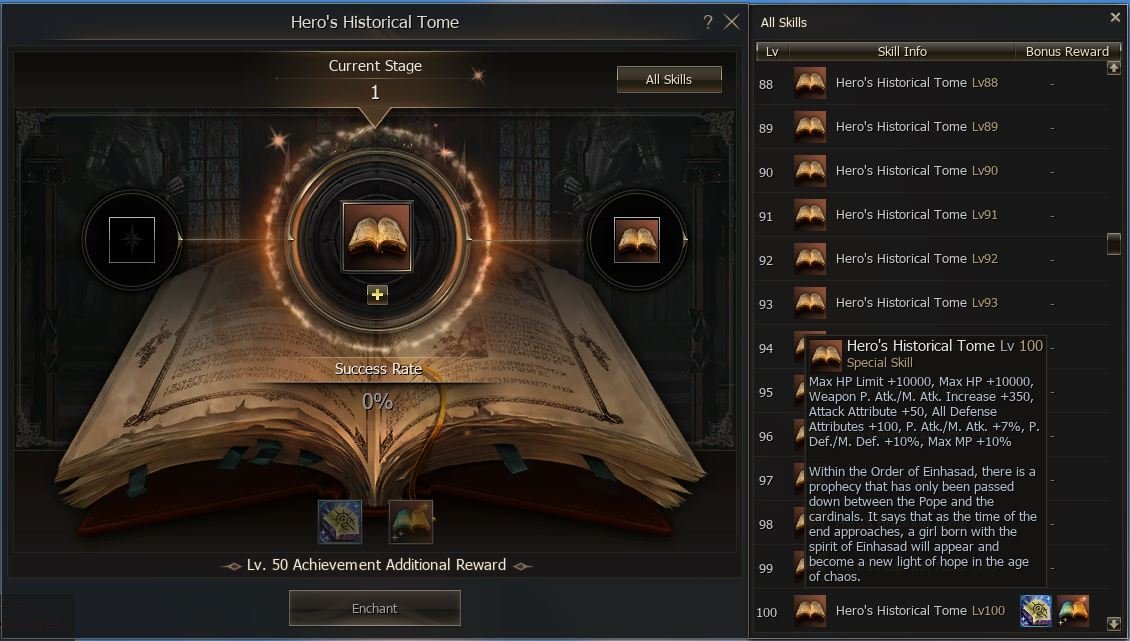Click the Lv100 tome bonus reward icon
The width and height of the screenshot is (1130, 641).
[1073, 610]
